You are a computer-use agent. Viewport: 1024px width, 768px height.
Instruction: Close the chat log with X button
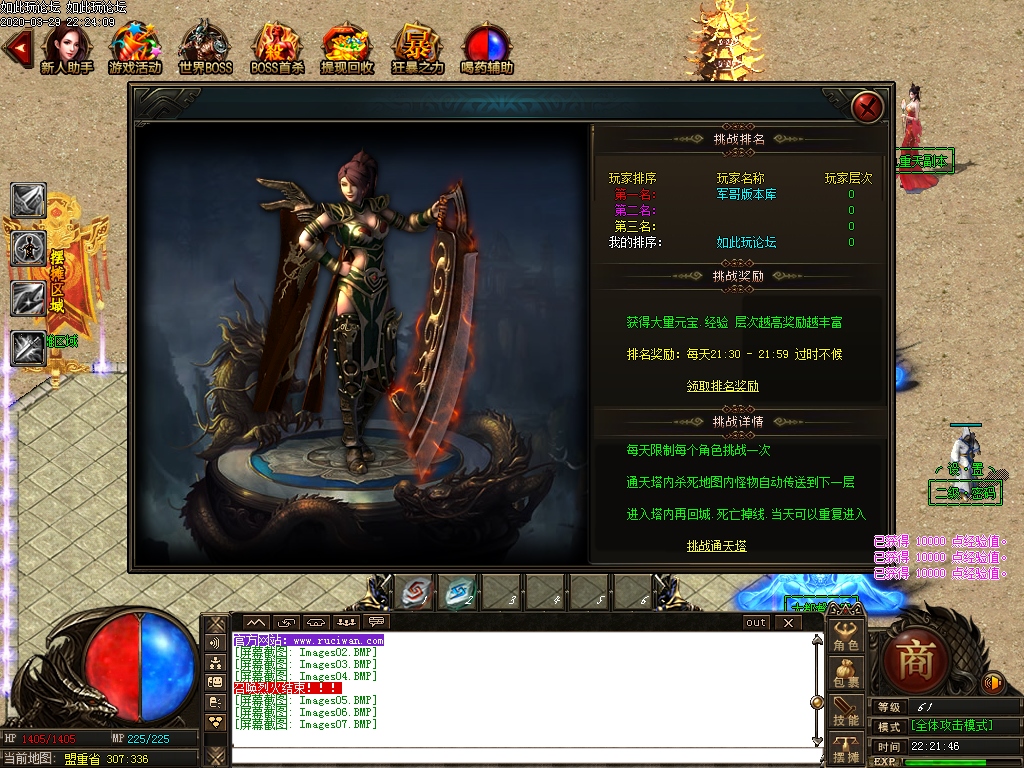[x=788, y=623]
